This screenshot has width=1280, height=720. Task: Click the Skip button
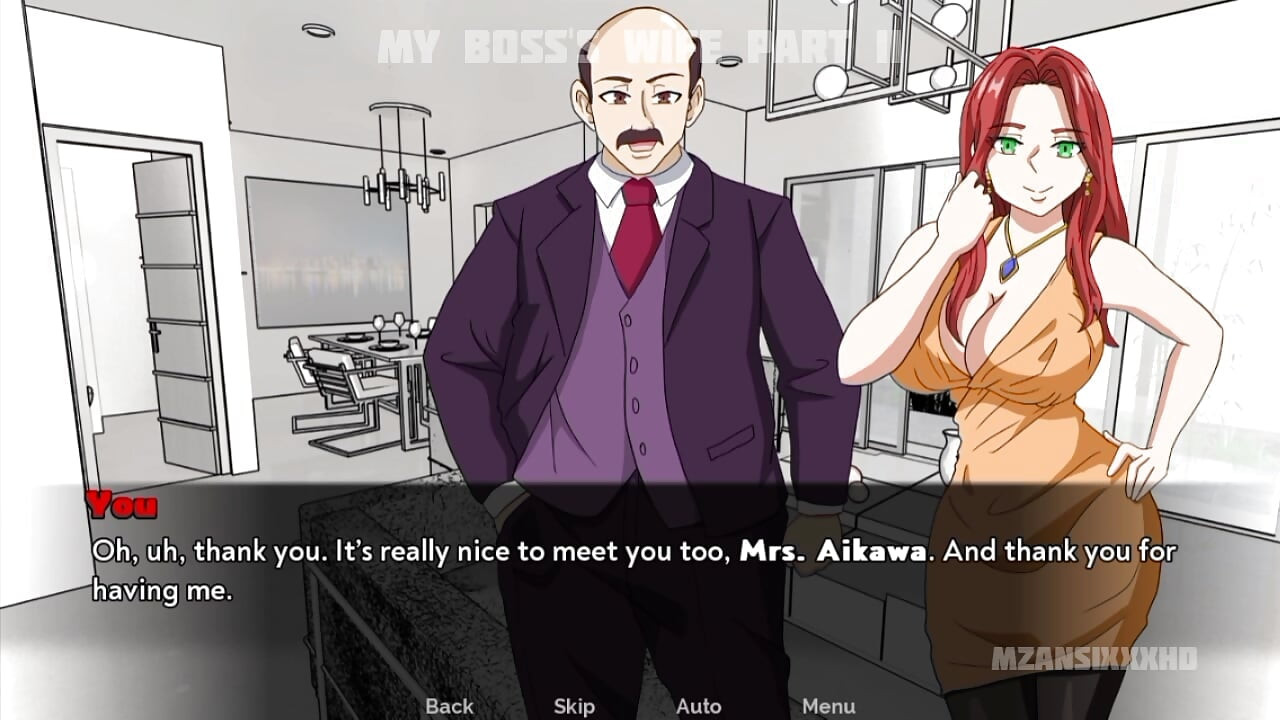(x=573, y=706)
